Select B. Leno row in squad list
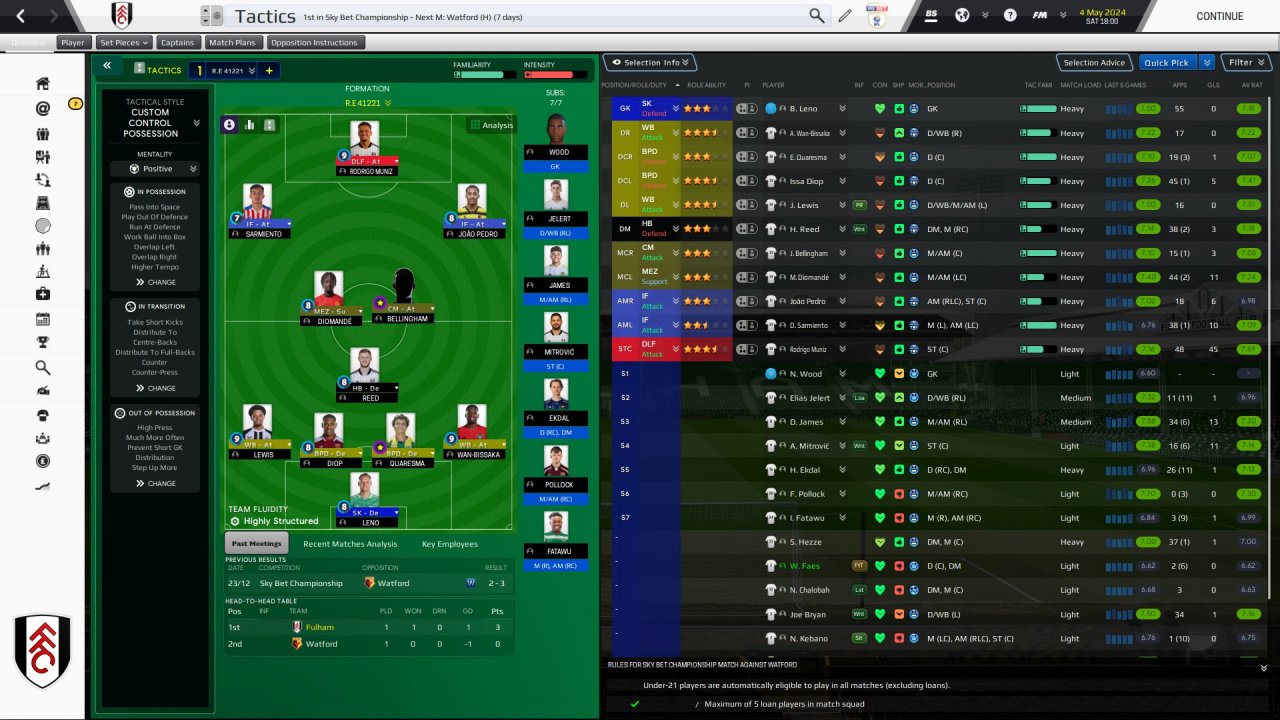The height and width of the screenshot is (720, 1280). point(804,108)
